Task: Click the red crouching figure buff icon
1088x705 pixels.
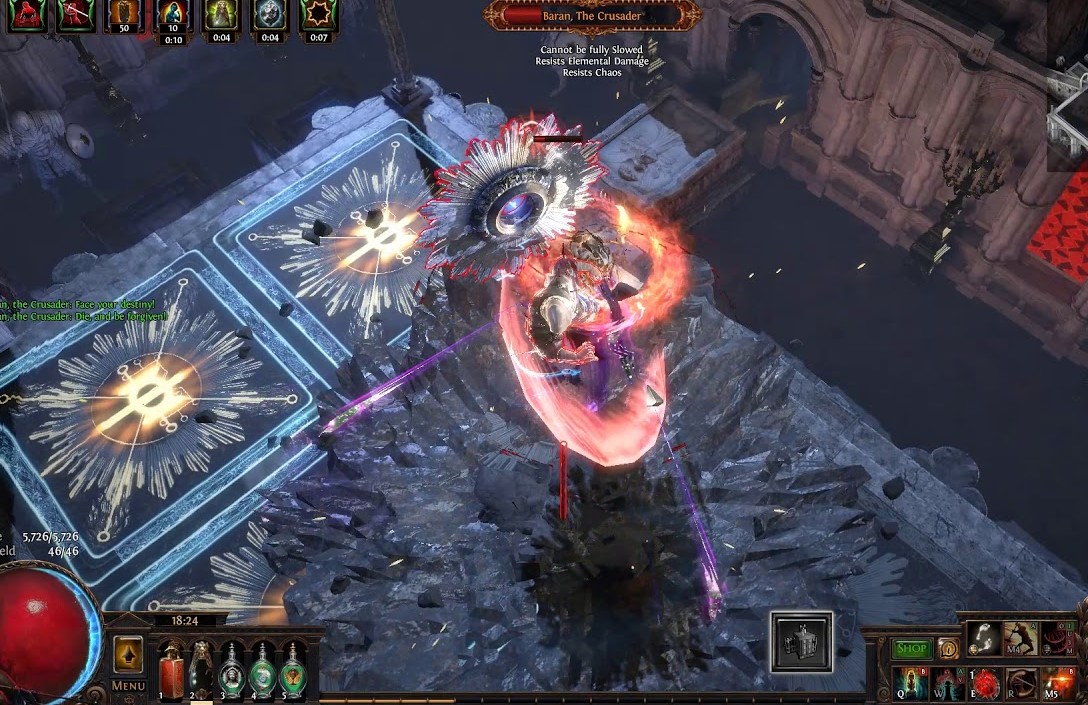Action: click(x=27, y=15)
